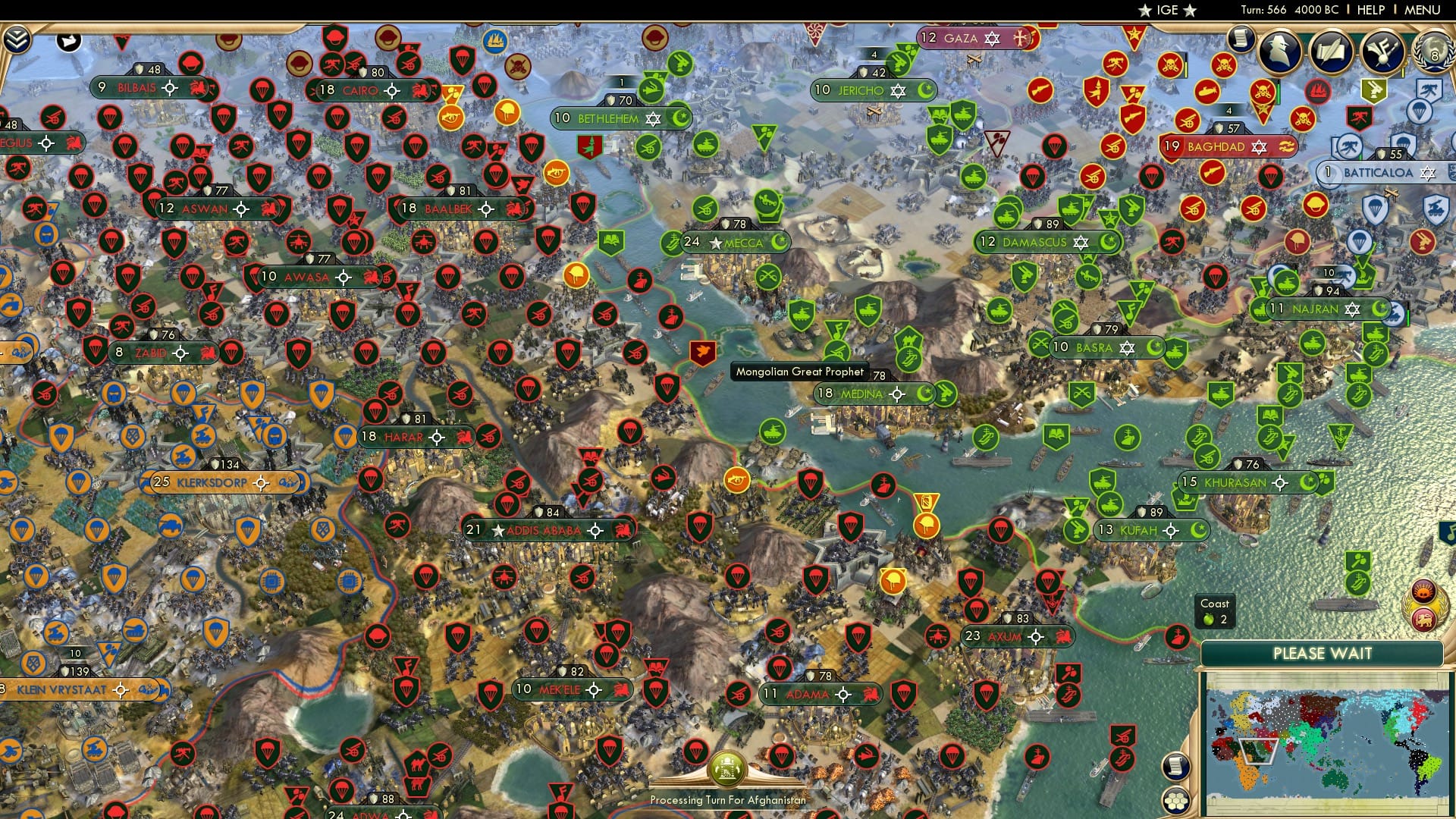Viewport: 1456px width, 819px height.
Task: Select the blue paratrooper unit icon near Batticaloa
Action: pos(1404,143)
